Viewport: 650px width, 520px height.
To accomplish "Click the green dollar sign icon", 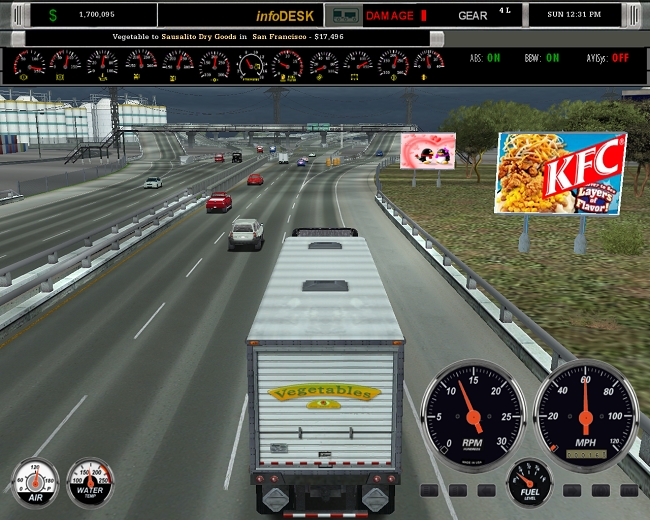I will [53, 15].
